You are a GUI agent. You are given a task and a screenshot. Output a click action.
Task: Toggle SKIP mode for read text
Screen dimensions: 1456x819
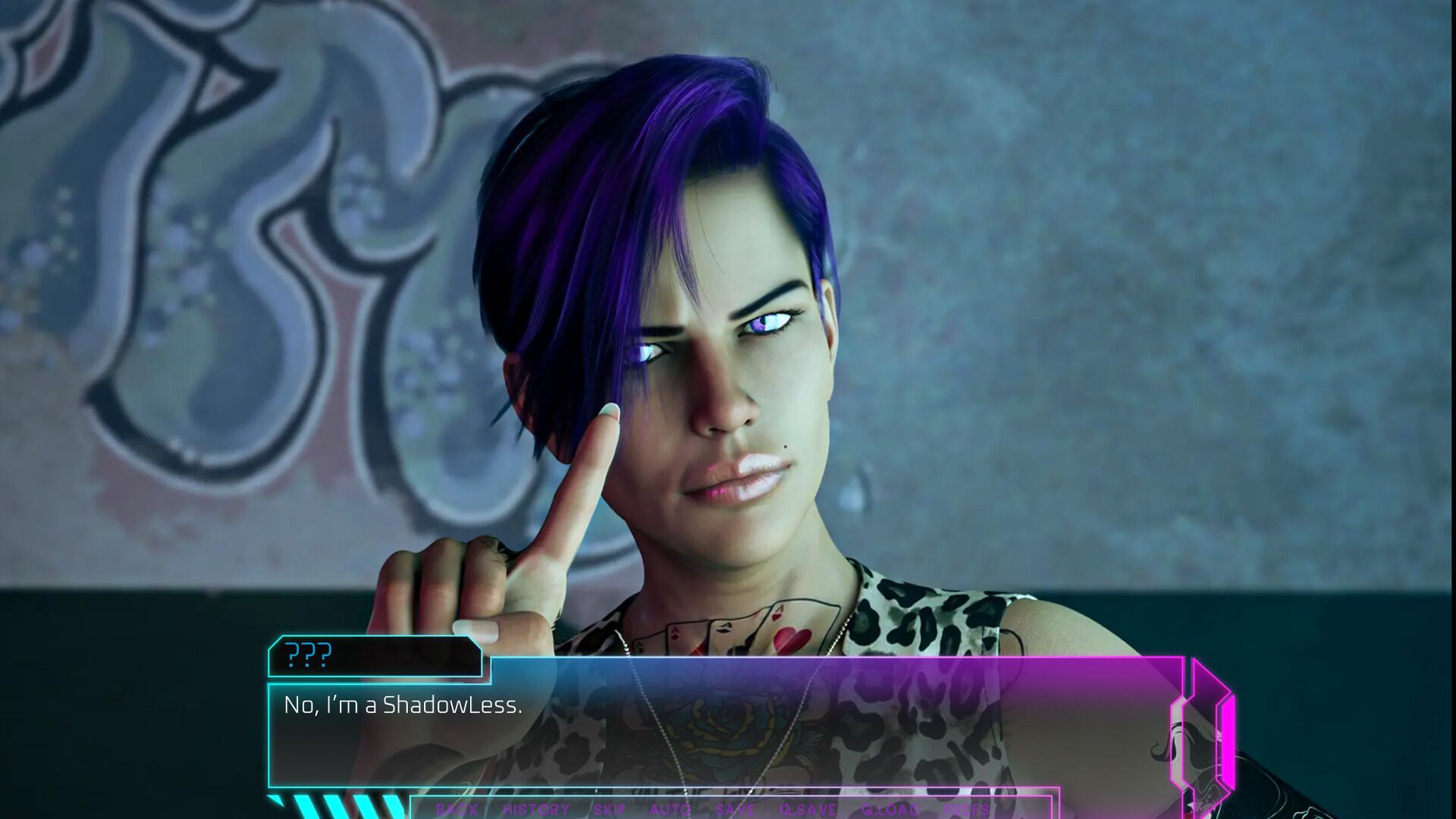(609, 810)
